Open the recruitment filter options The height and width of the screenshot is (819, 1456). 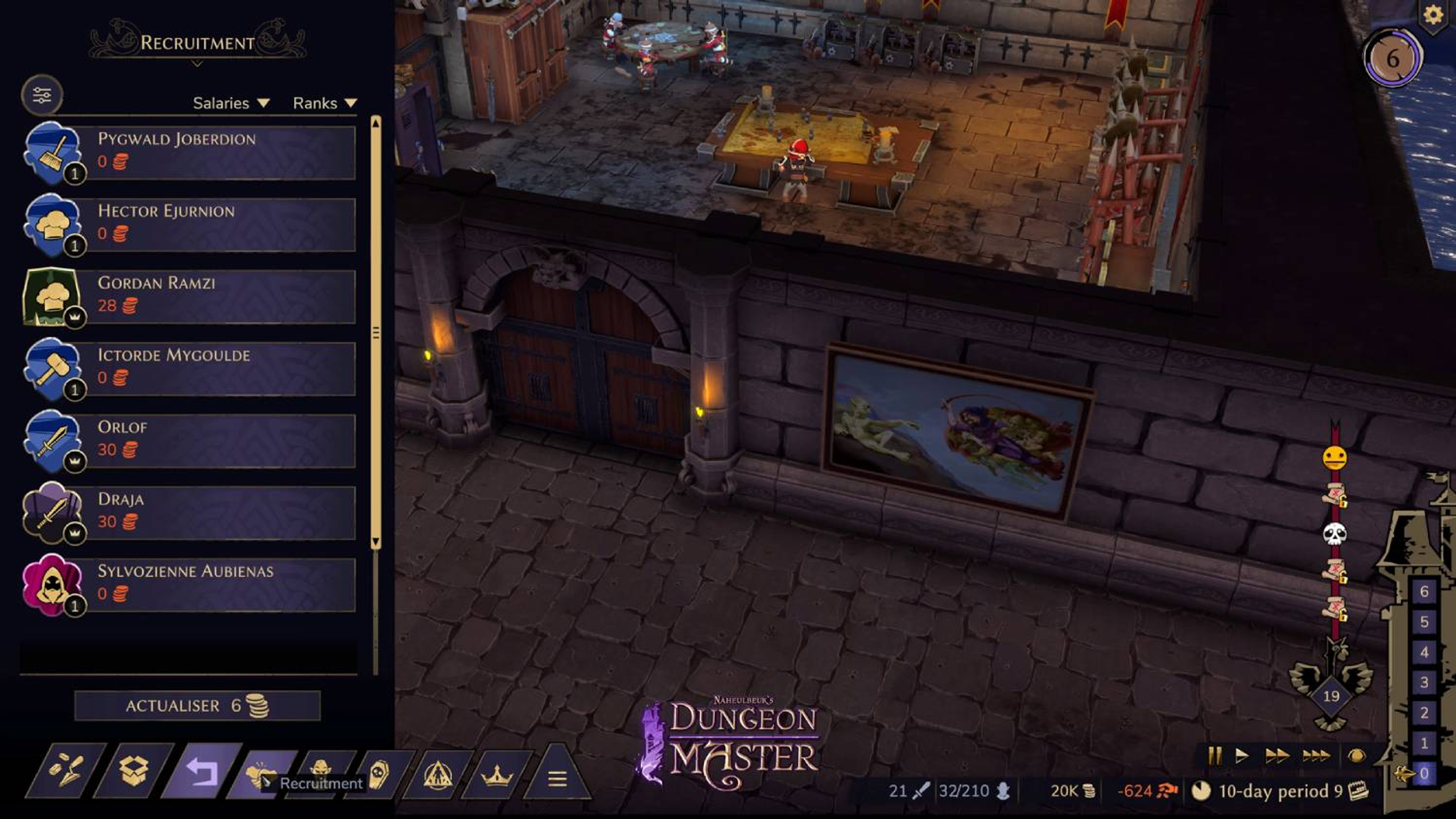[x=41, y=95]
